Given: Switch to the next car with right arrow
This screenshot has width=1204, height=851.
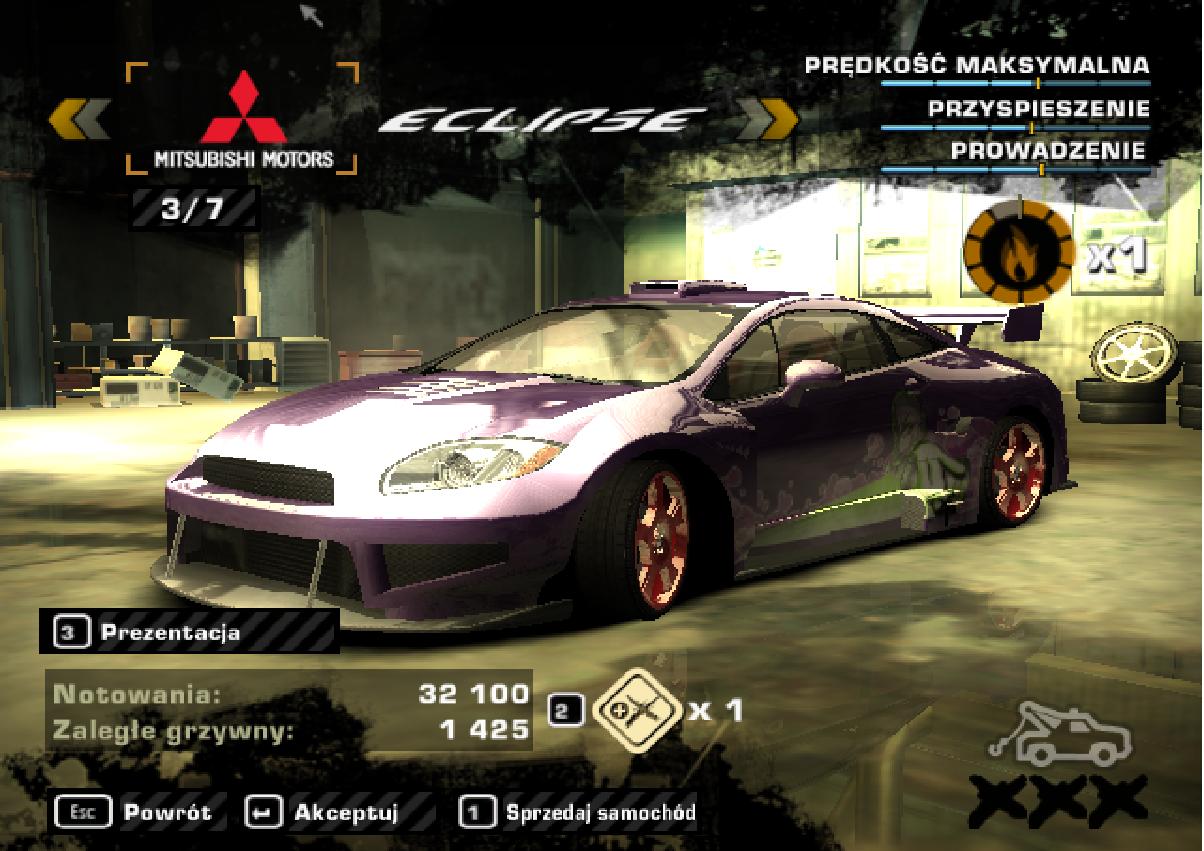Looking at the screenshot, I should click(767, 119).
